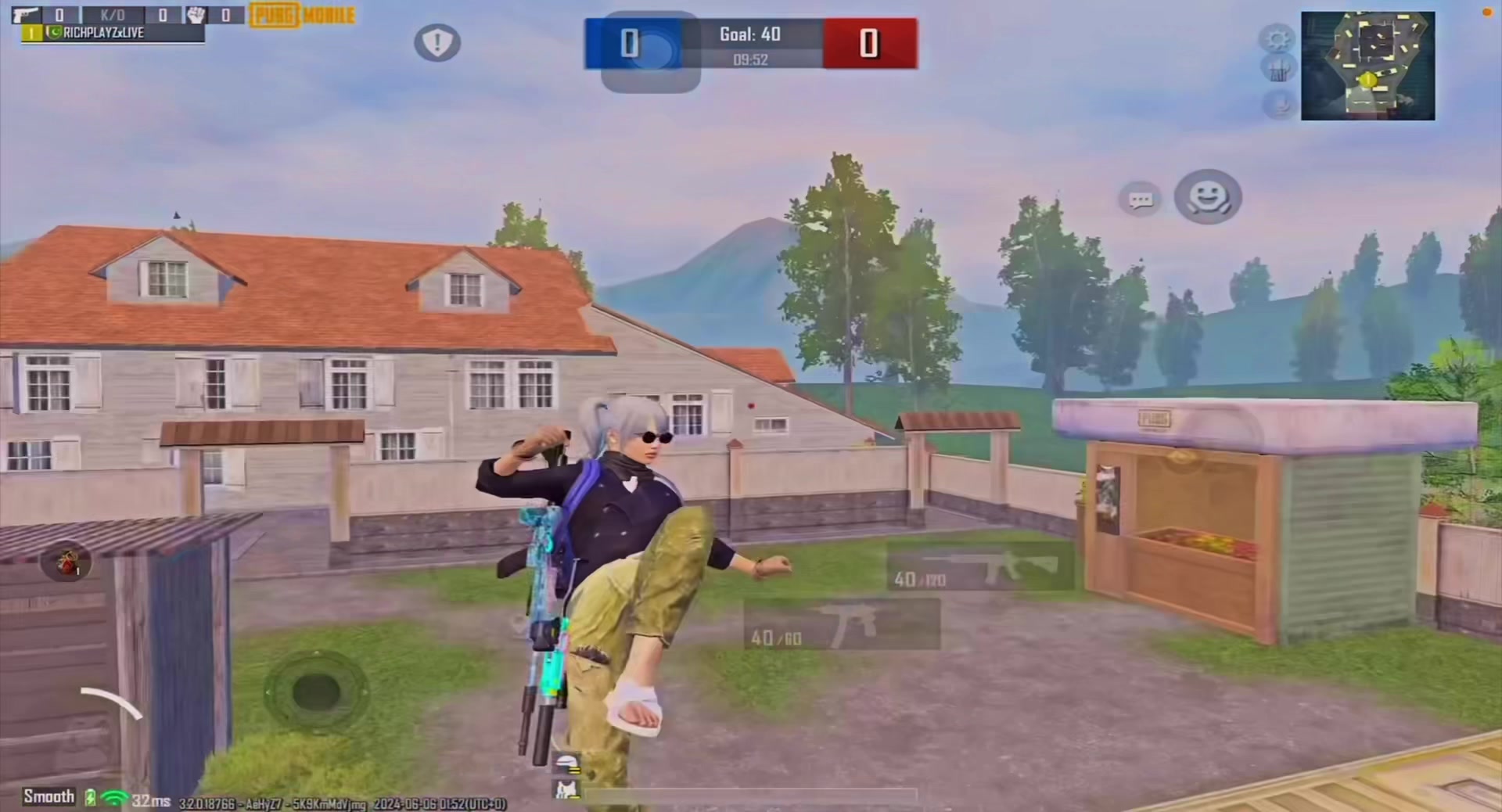Image resolution: width=1502 pixels, height=812 pixels.
Task: Expand the minimap
Action: [x=1367, y=66]
